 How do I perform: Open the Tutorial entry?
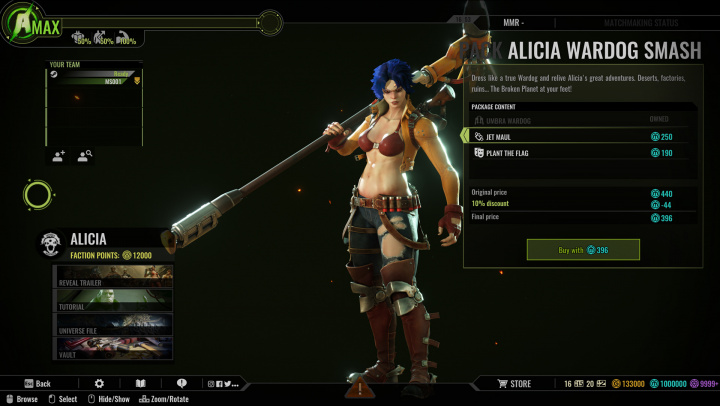(112, 300)
